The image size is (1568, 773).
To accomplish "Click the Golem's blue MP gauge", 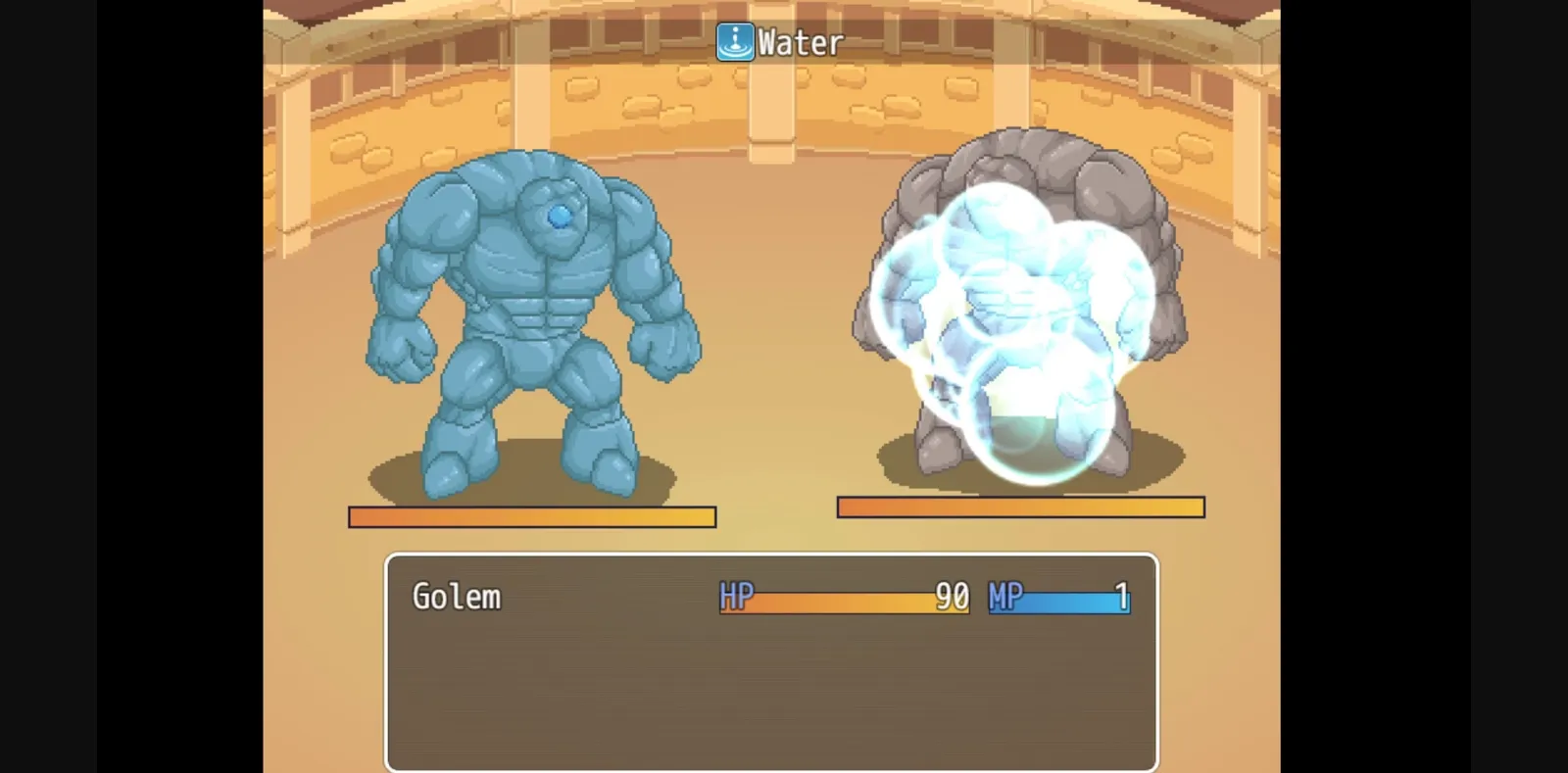I will pyautogui.click(x=1058, y=601).
